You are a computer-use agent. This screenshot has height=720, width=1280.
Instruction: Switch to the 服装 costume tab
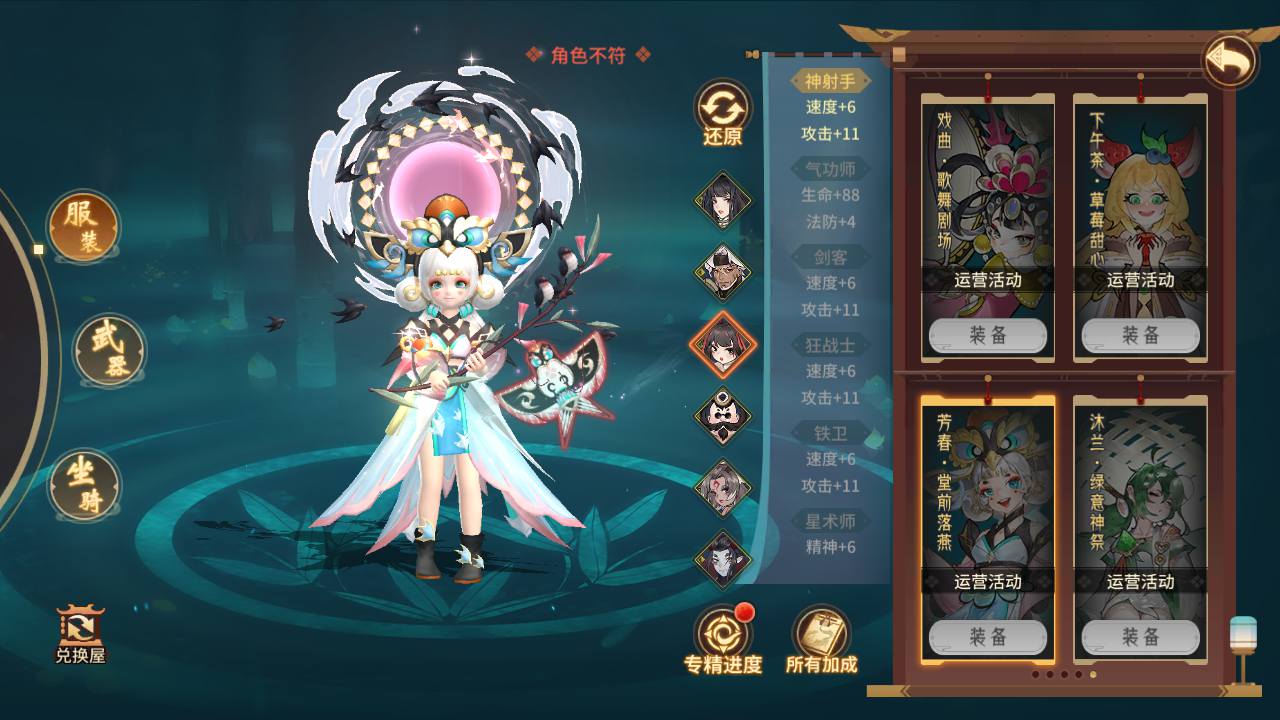point(83,226)
